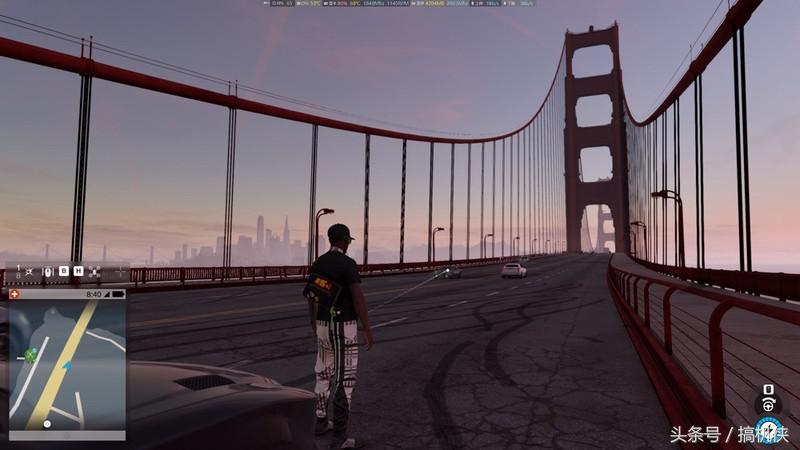This screenshot has width=800, height=450.
Task: Activate the blue lightning bolt botnet gauge
Action: 767,431
